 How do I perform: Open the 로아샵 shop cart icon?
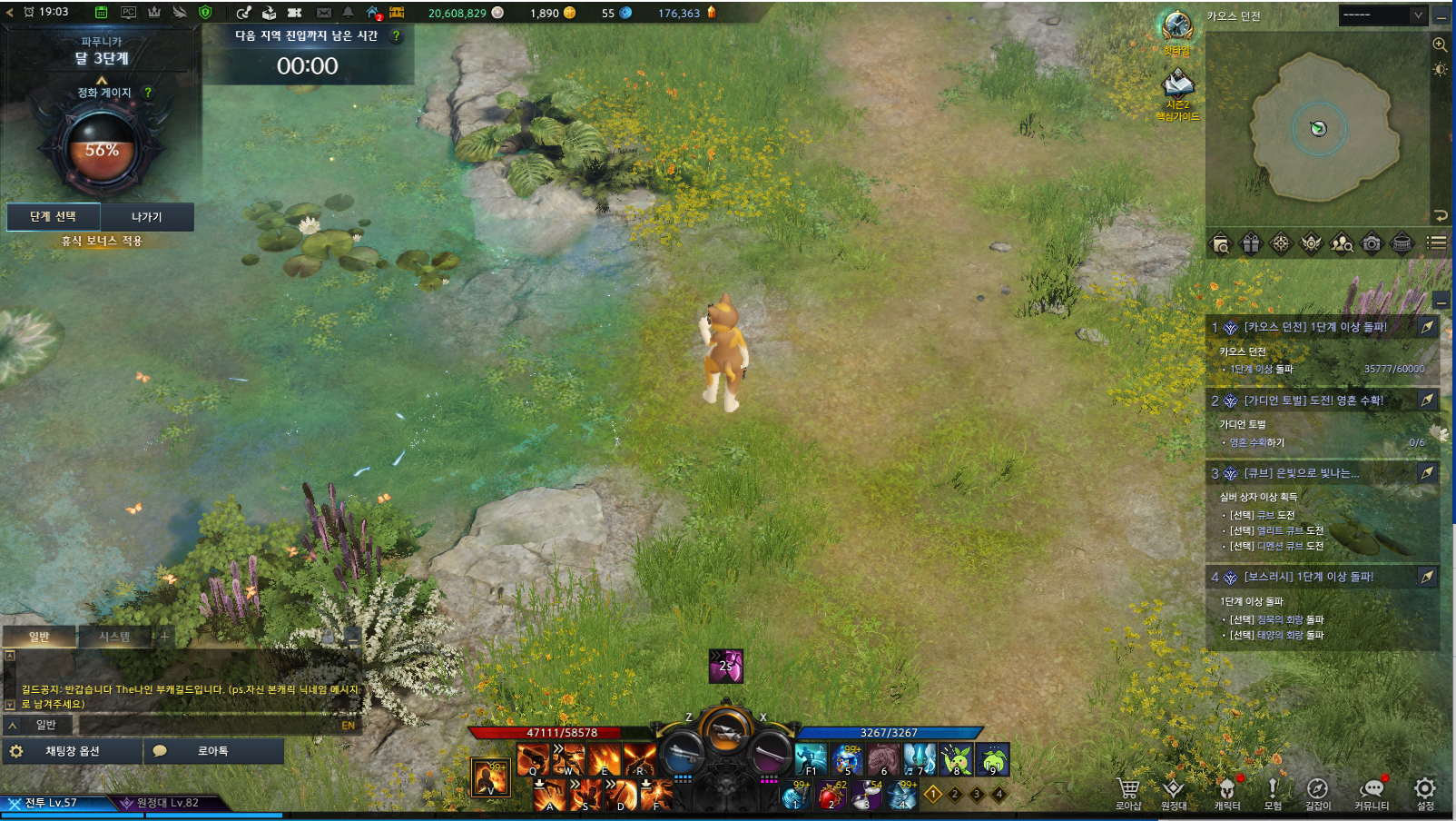pyautogui.click(x=1127, y=790)
